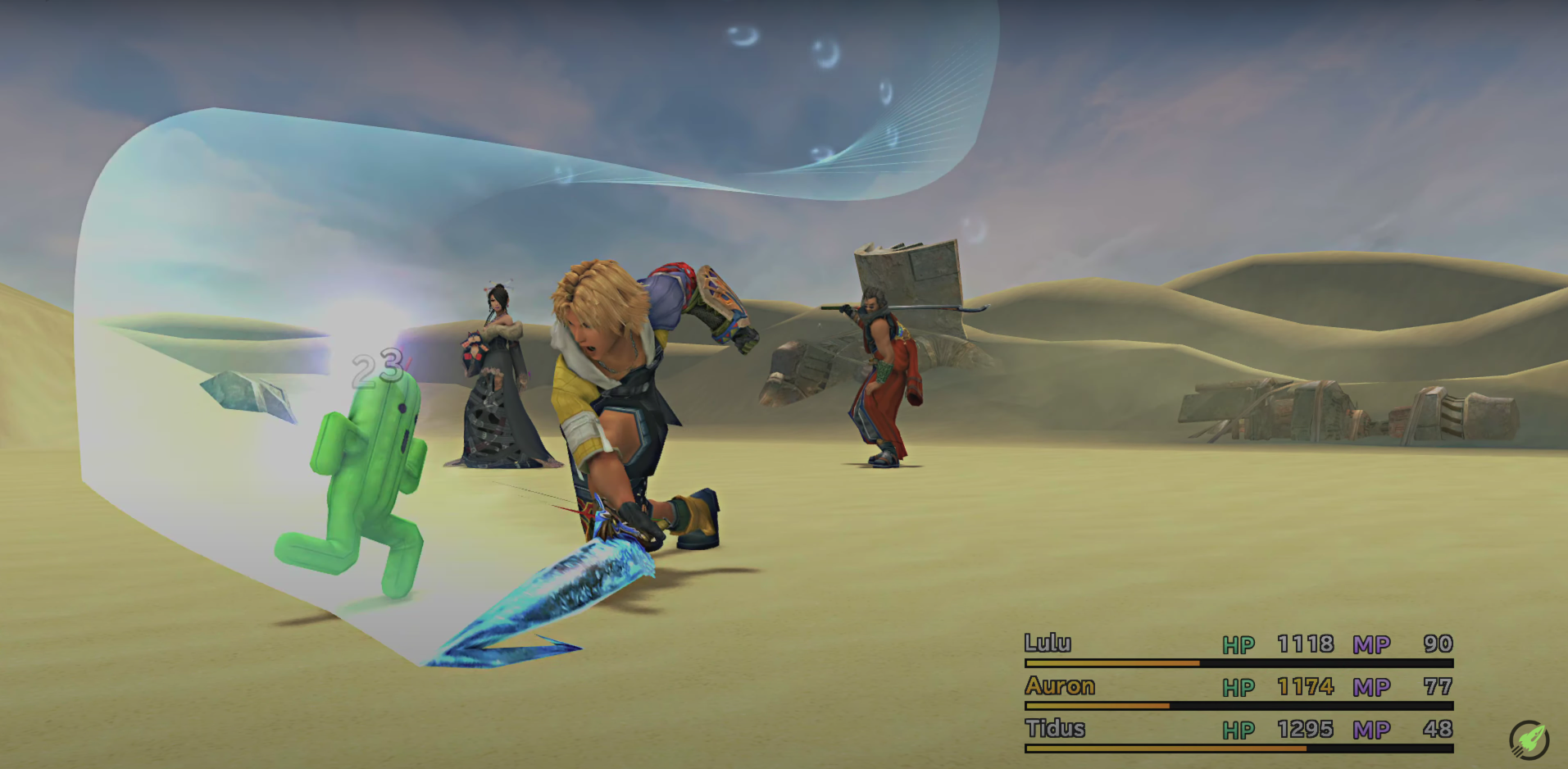1568x769 pixels.
Task: Click Lulu's name in the party list
Action: pyautogui.click(x=1048, y=645)
